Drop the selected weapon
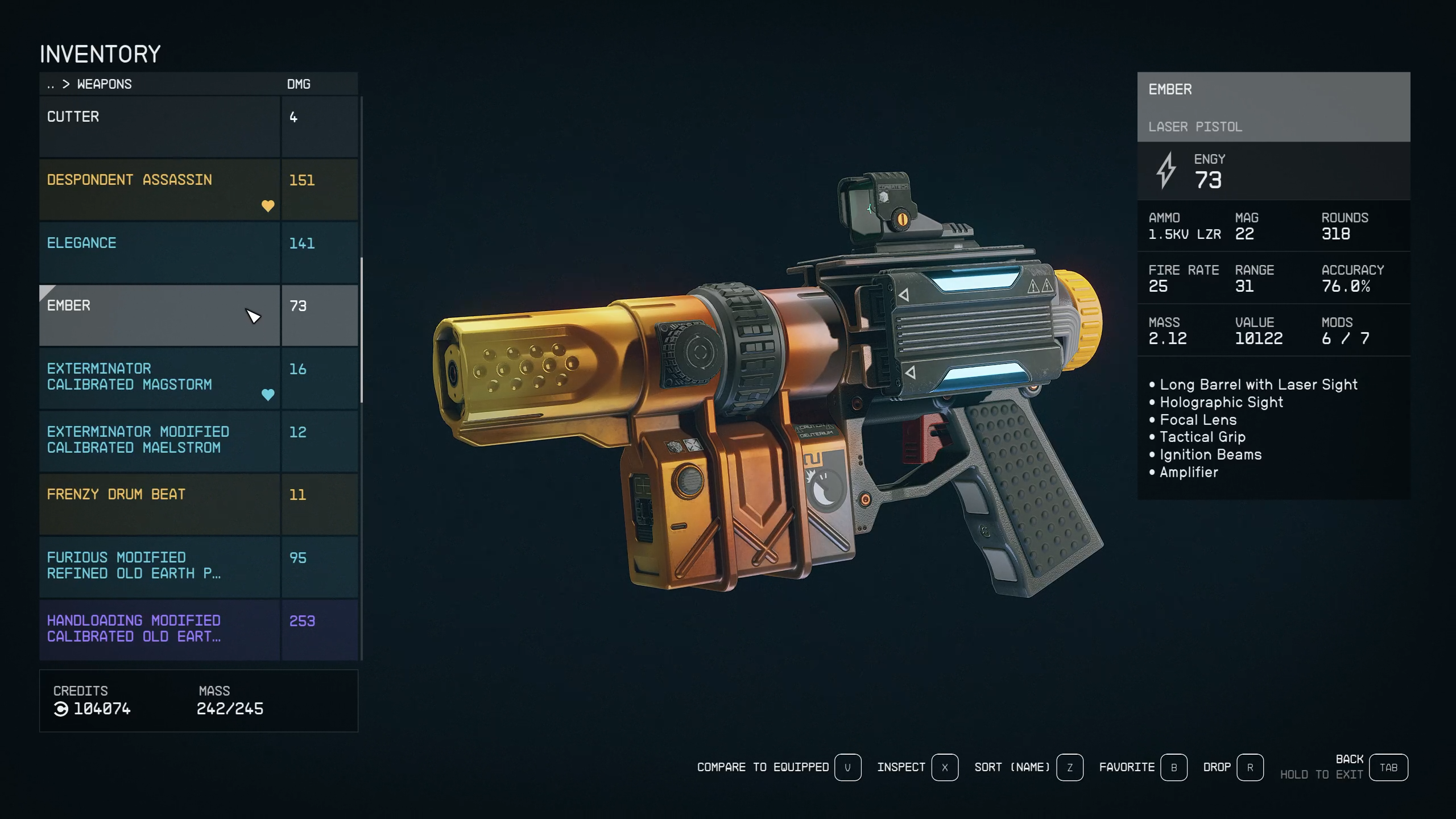 (1250, 767)
